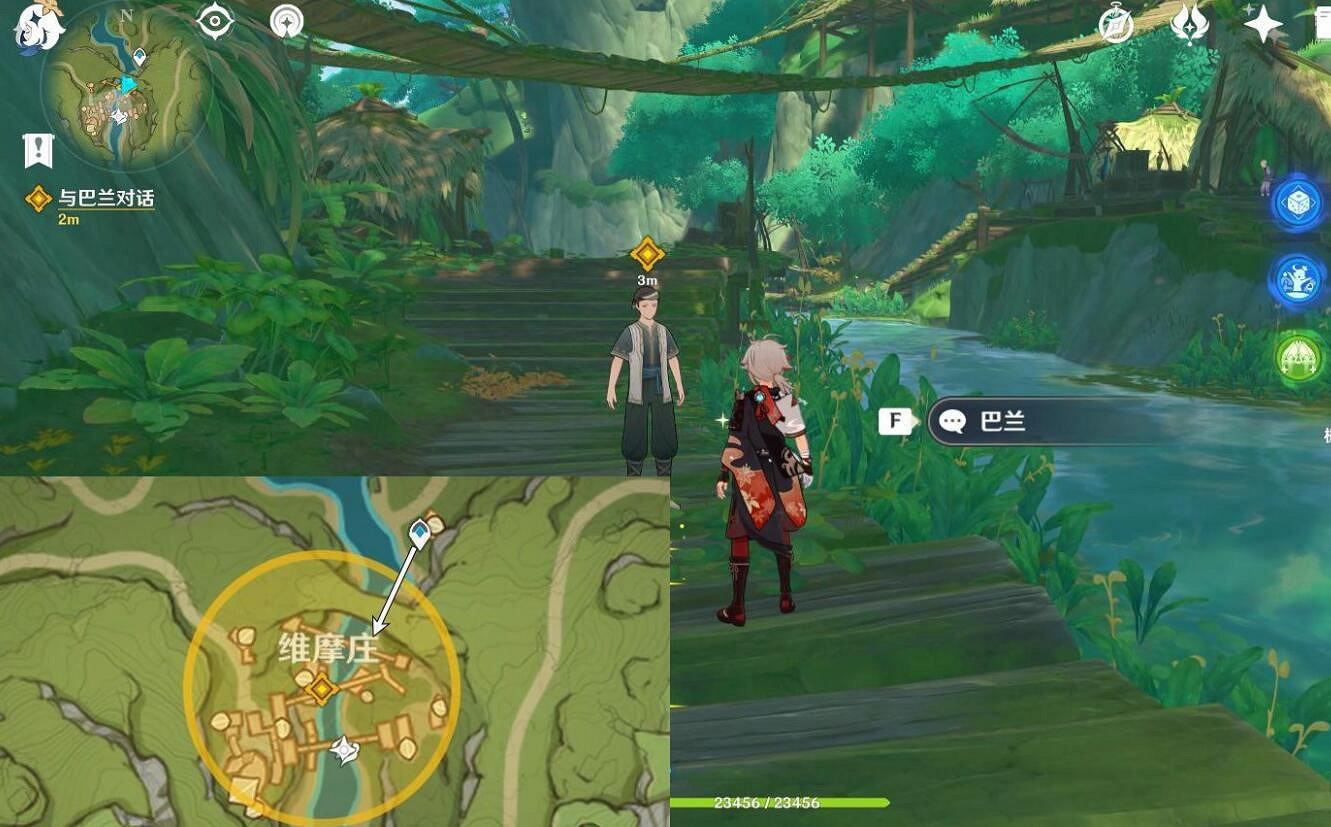Click the green tree icon on right edge

coord(1301,360)
